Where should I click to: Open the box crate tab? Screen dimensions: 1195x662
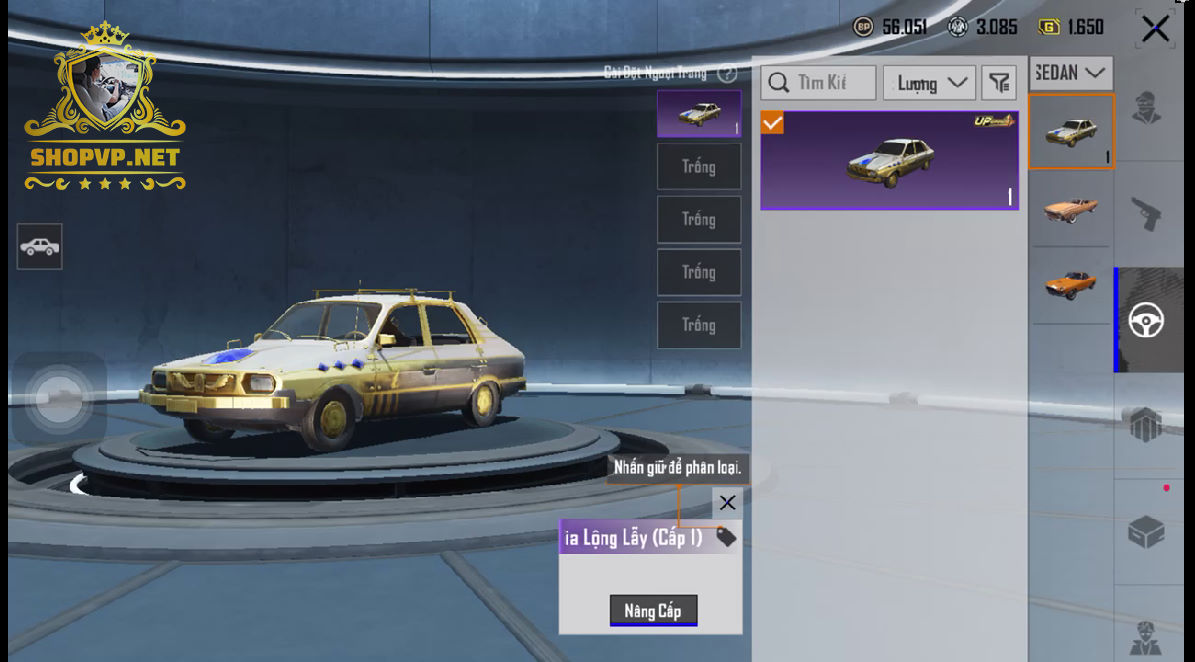pyautogui.click(x=1146, y=532)
